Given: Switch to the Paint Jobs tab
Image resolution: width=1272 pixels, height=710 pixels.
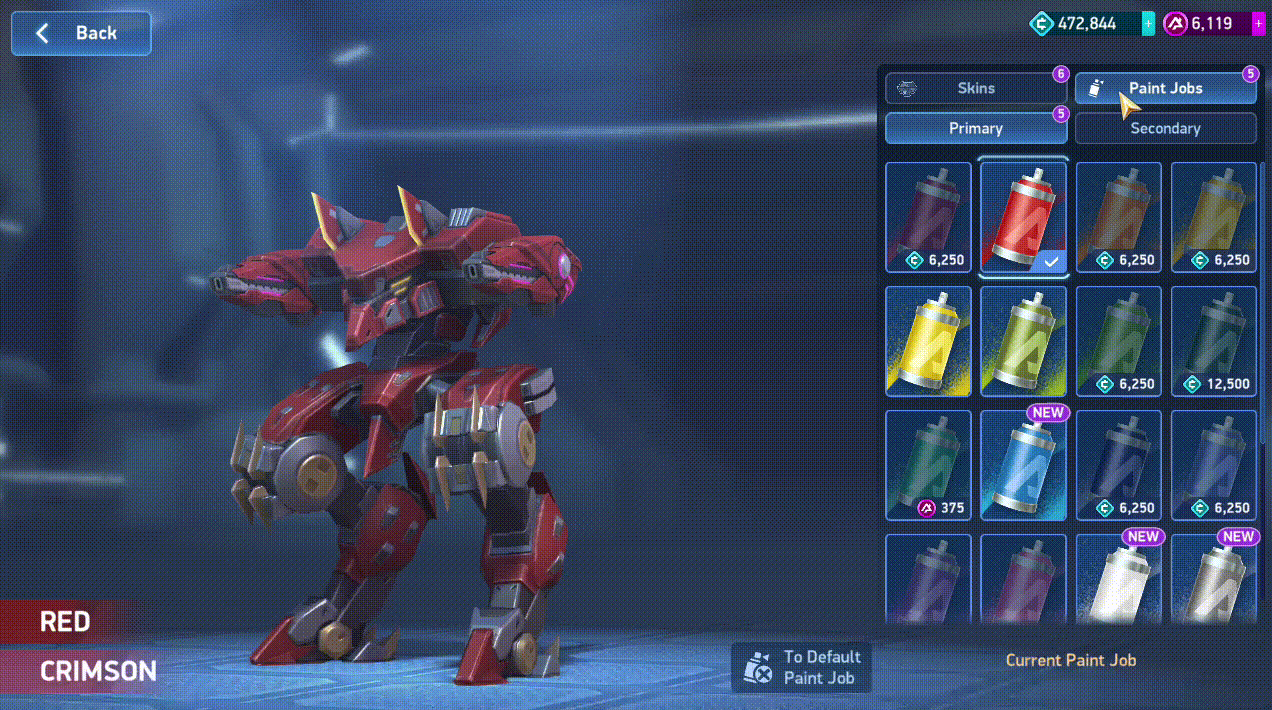Looking at the screenshot, I should (x=1165, y=88).
